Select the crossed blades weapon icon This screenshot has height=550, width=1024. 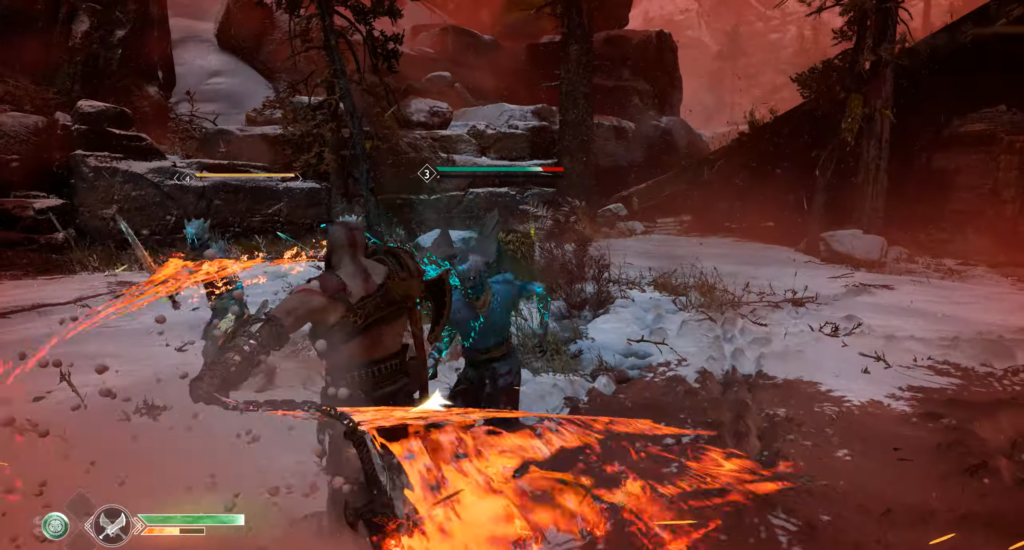[111, 525]
